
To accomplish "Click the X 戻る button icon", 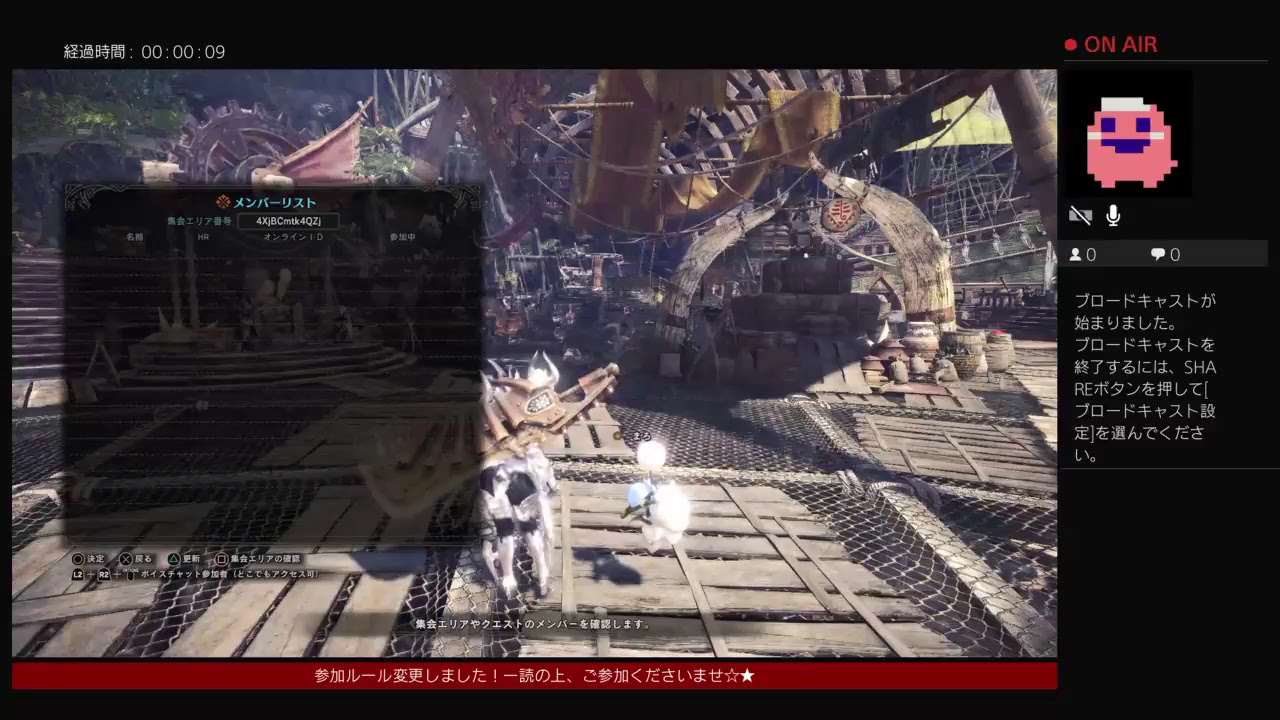I will pos(126,559).
